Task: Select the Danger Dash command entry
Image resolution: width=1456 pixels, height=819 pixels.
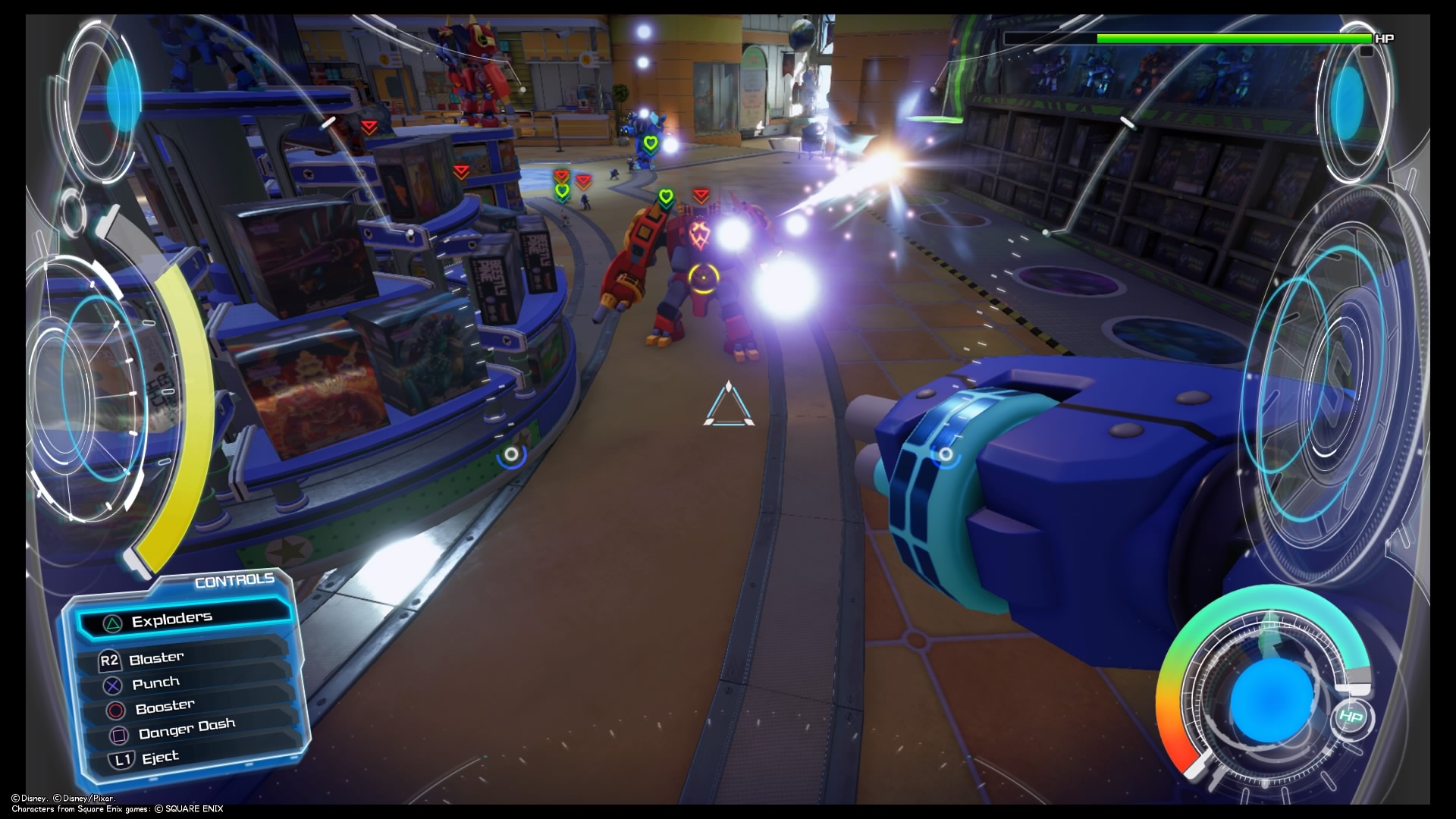Action: tap(187, 729)
